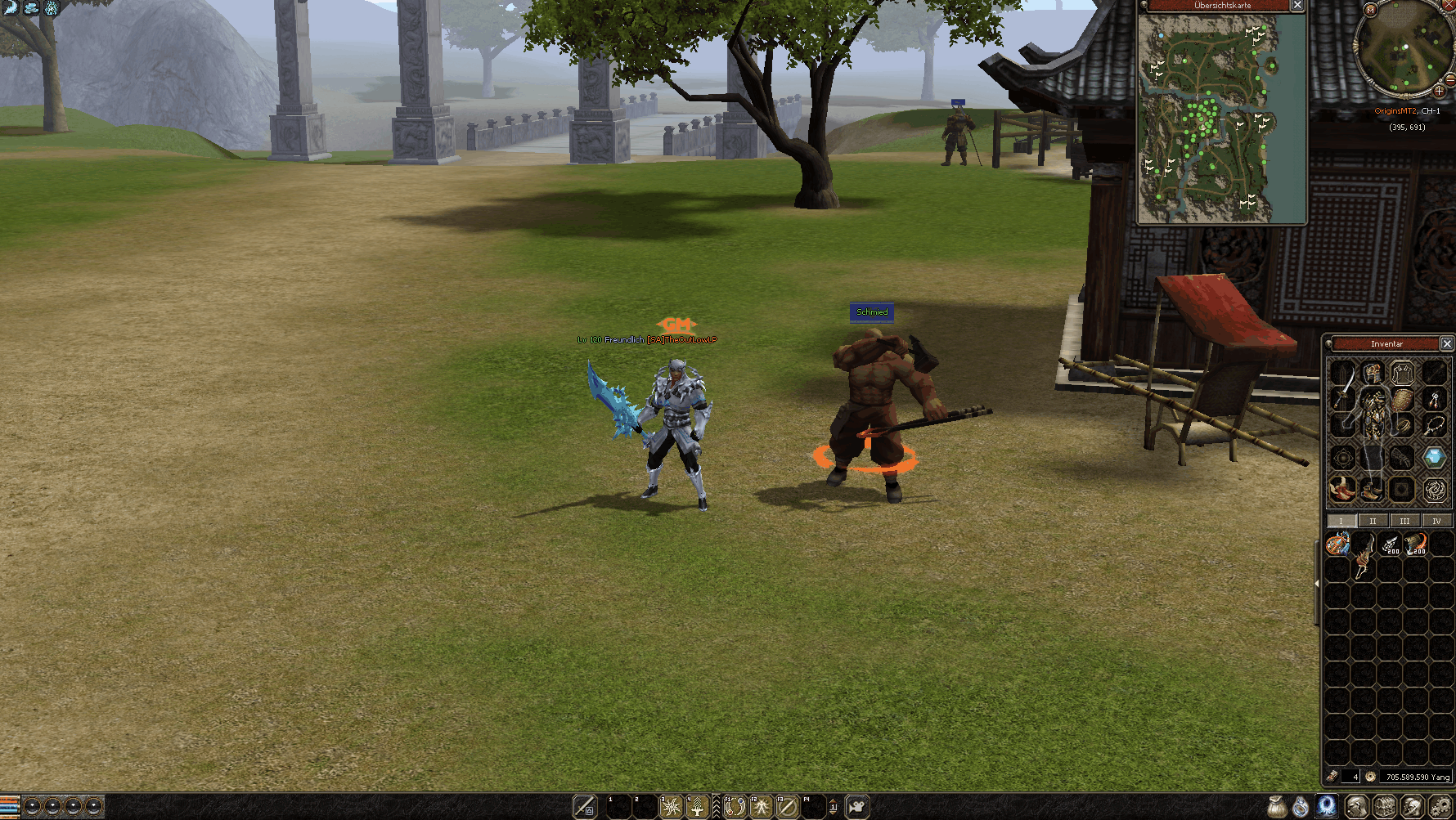Click the circular minimap

pyautogui.click(x=1402, y=51)
